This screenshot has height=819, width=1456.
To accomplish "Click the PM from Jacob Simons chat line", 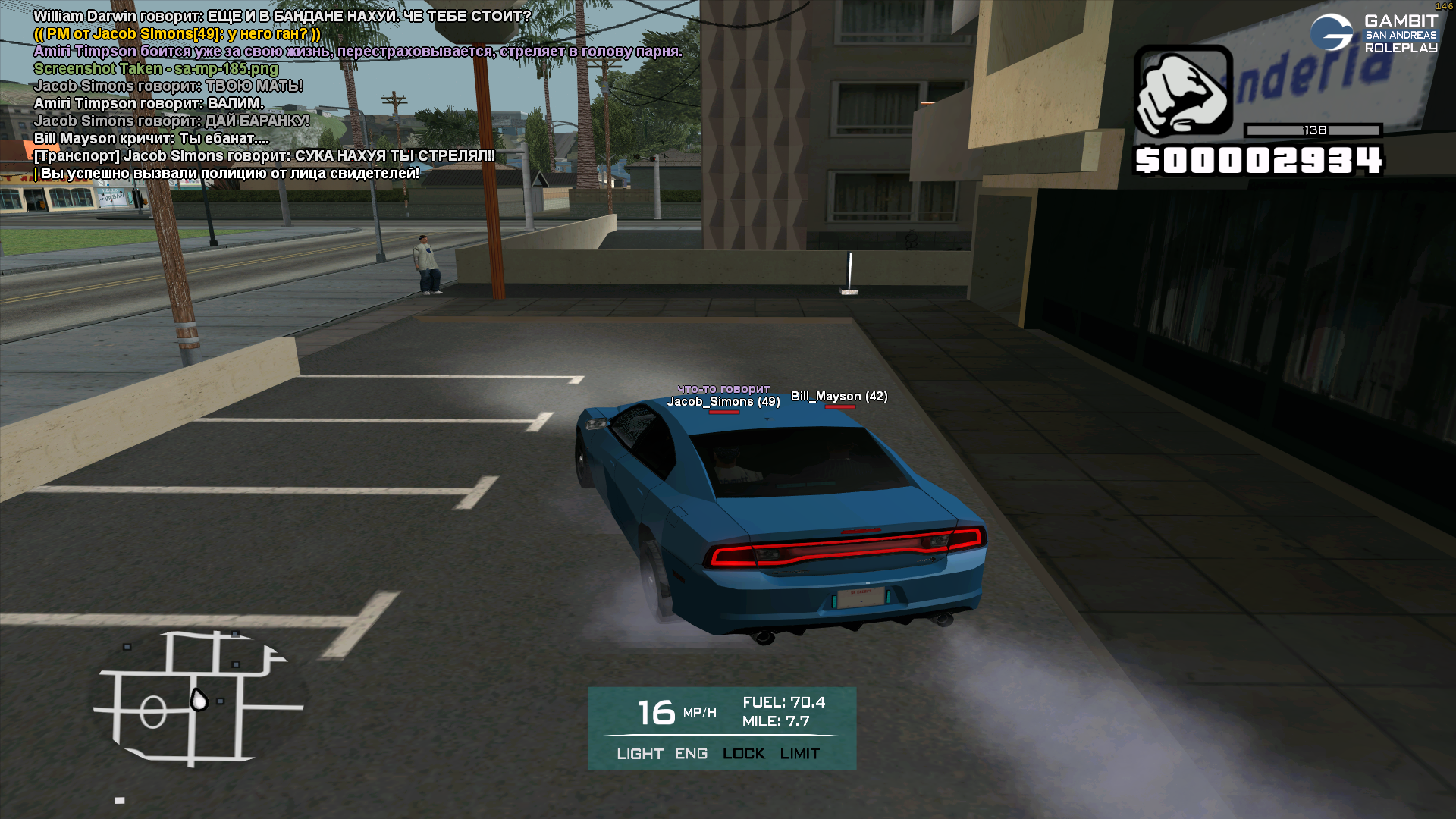I will click(177, 34).
